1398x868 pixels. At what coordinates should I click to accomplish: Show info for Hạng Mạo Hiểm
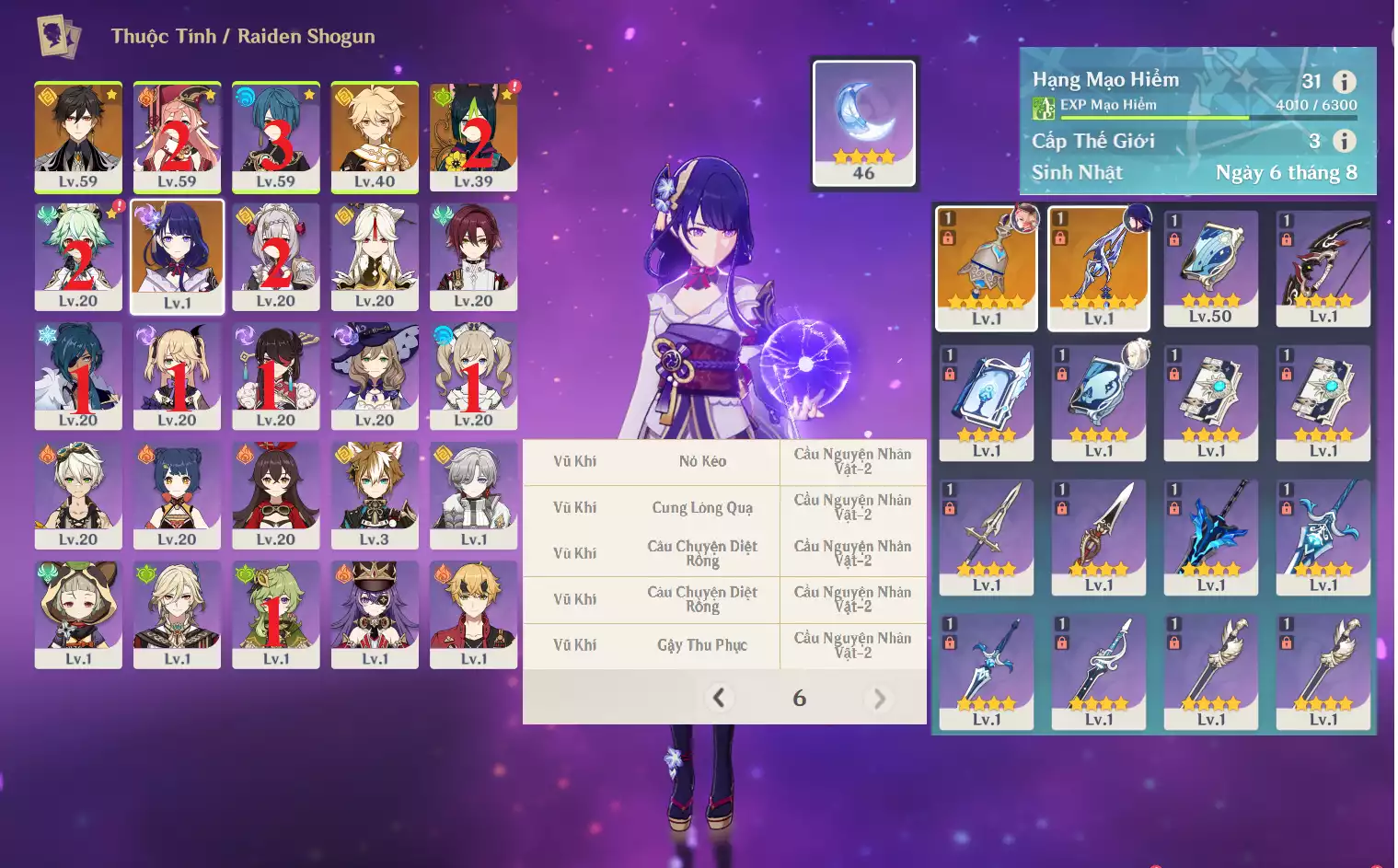[1345, 82]
